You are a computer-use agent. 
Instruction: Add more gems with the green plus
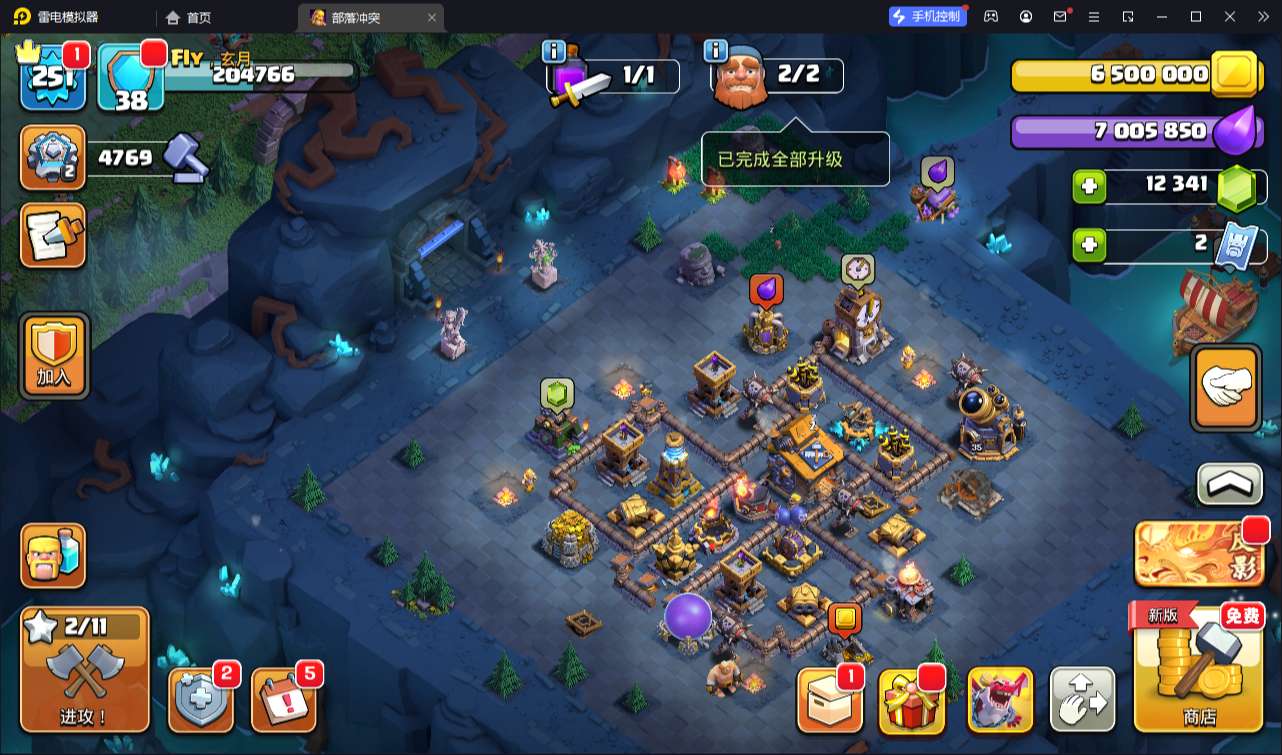coord(1089,186)
